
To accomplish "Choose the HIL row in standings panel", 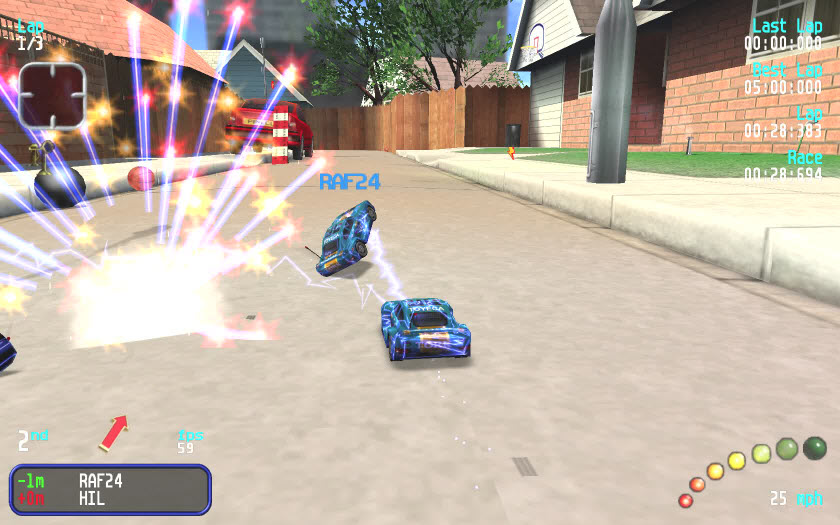I will click(110, 498).
